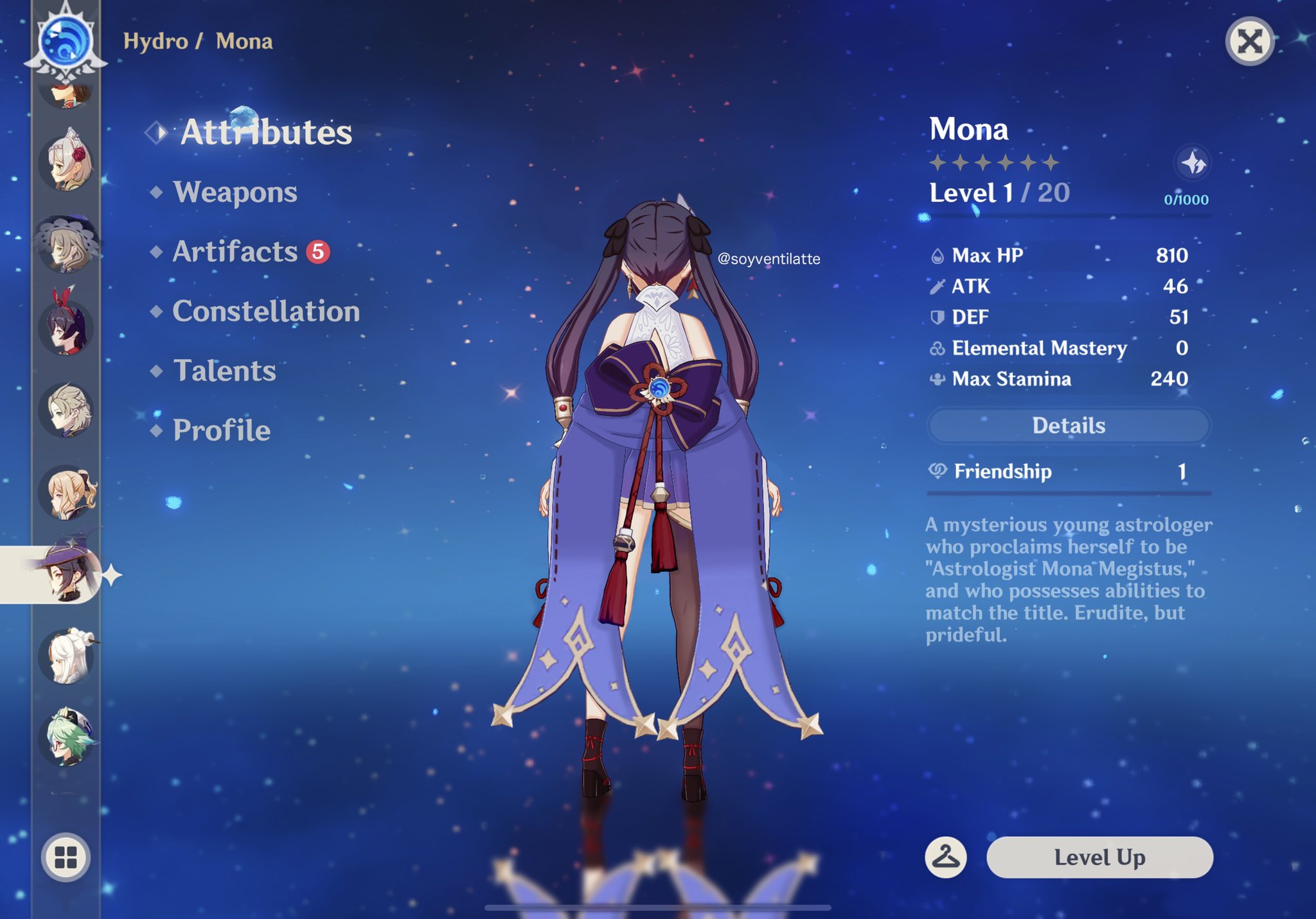View Mona's Constellation
This screenshot has width=1316, height=919.
(265, 312)
